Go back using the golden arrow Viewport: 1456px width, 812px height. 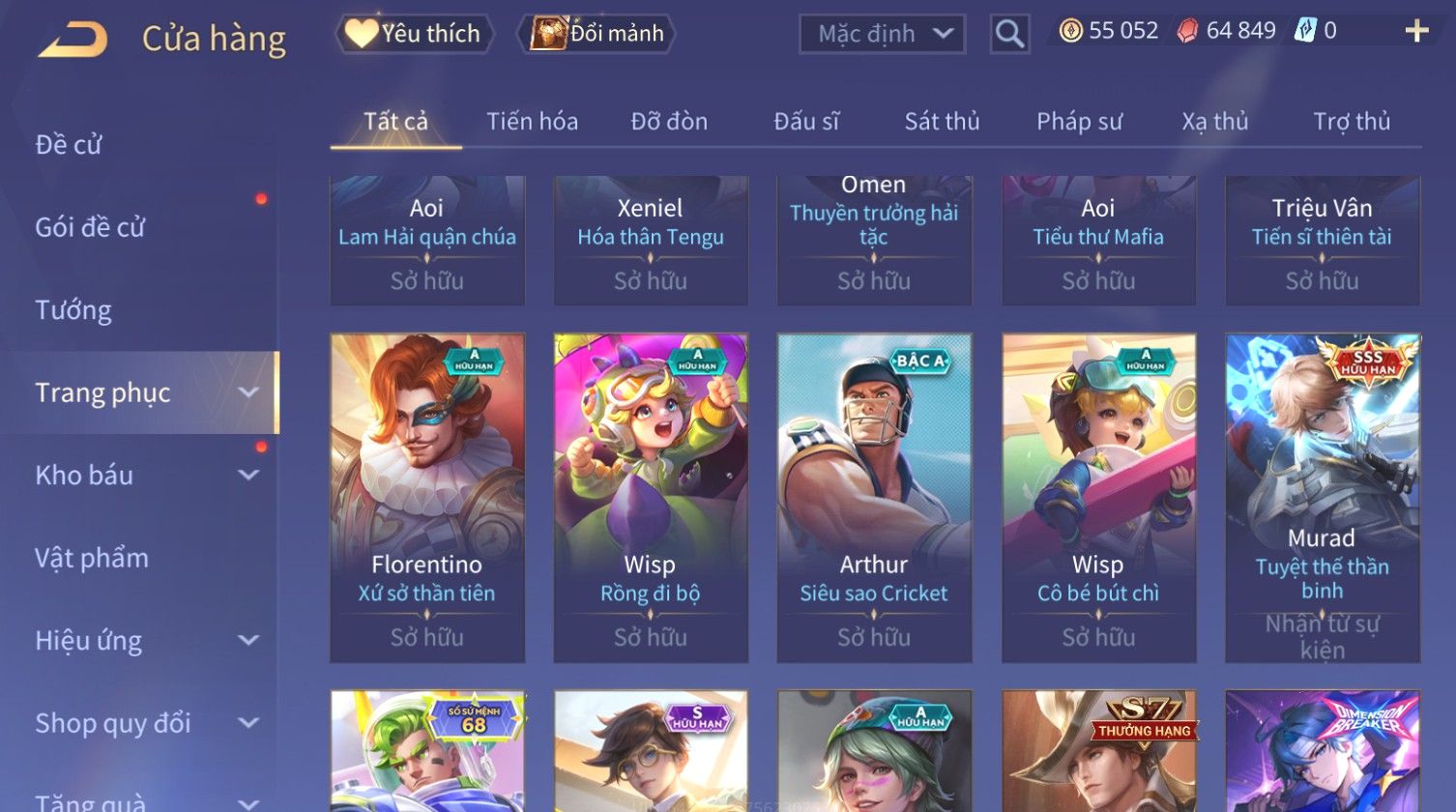[73, 40]
